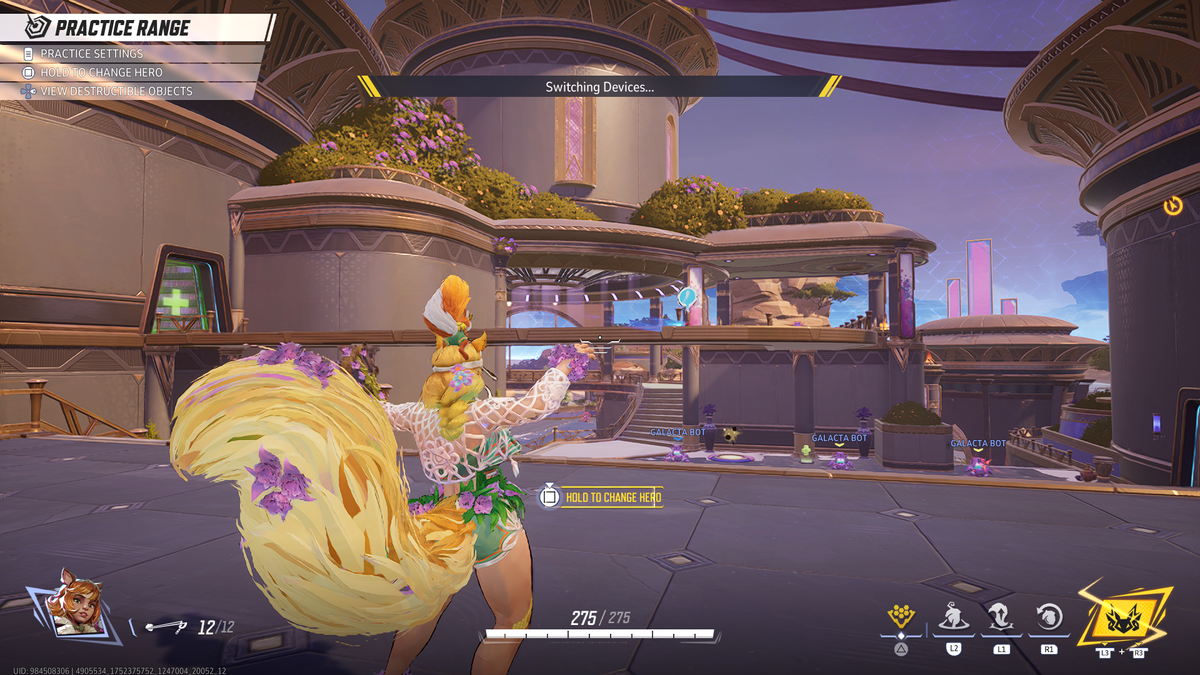Use the acorn-with-ring ability labeled L2
Image resolution: width=1200 pixels, height=675 pixels.
(x=953, y=617)
